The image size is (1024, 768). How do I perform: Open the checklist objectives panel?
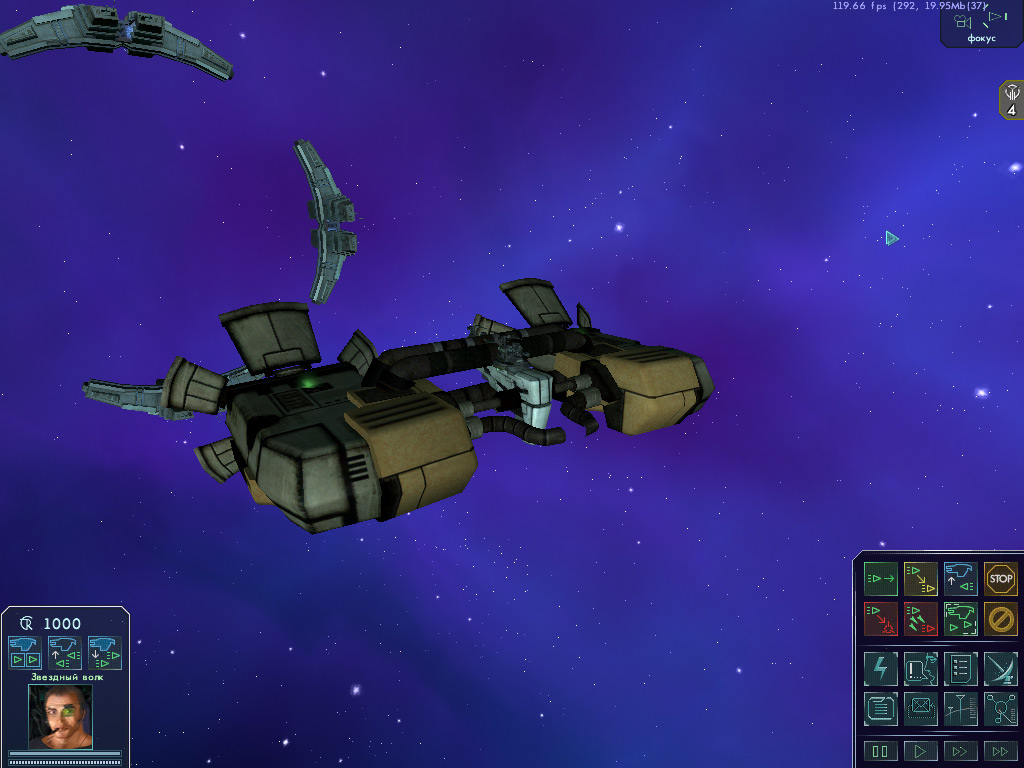(x=961, y=668)
